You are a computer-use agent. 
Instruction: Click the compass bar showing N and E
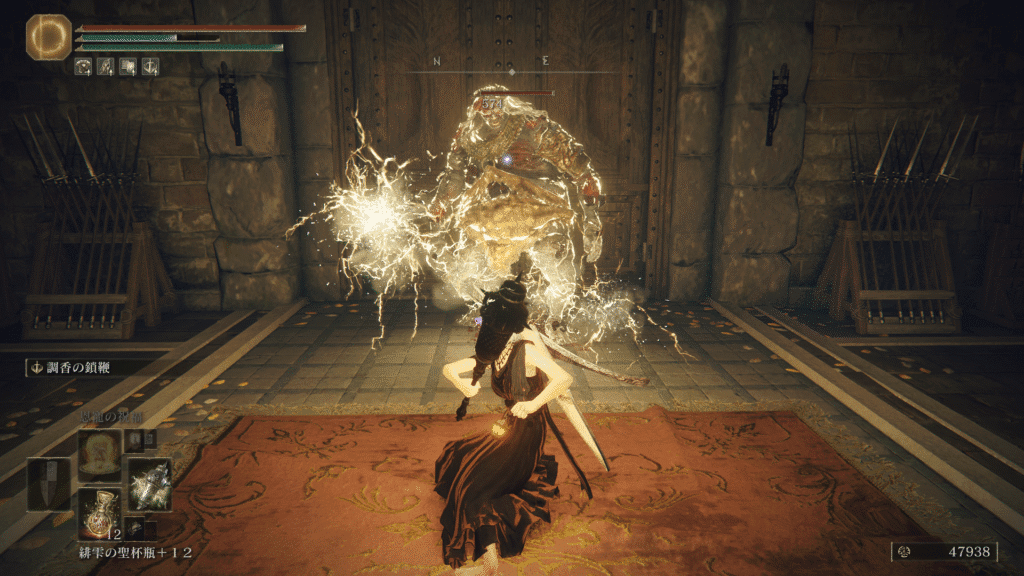click(x=511, y=66)
